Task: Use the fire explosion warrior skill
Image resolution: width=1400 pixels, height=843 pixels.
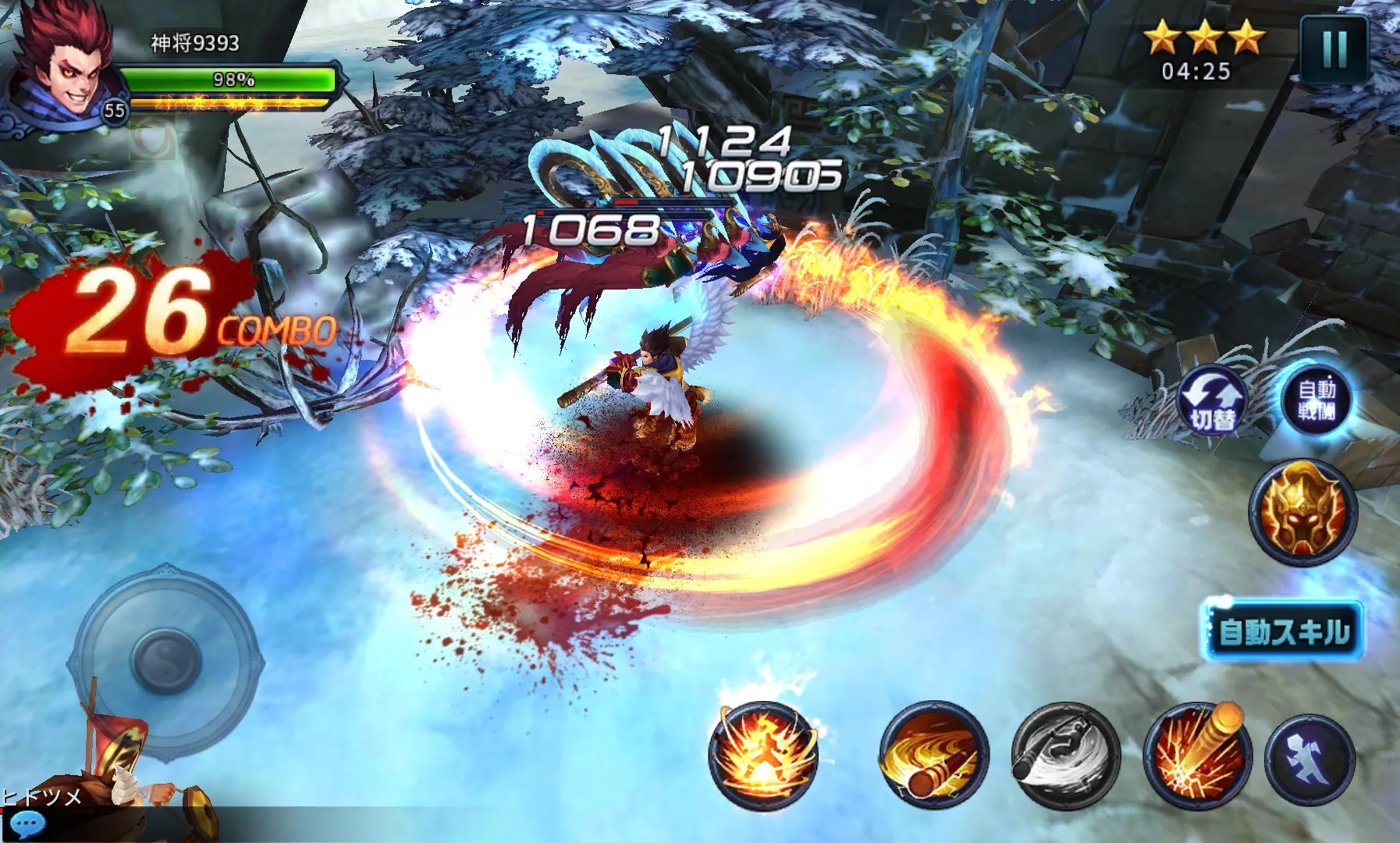Action: point(763,755)
